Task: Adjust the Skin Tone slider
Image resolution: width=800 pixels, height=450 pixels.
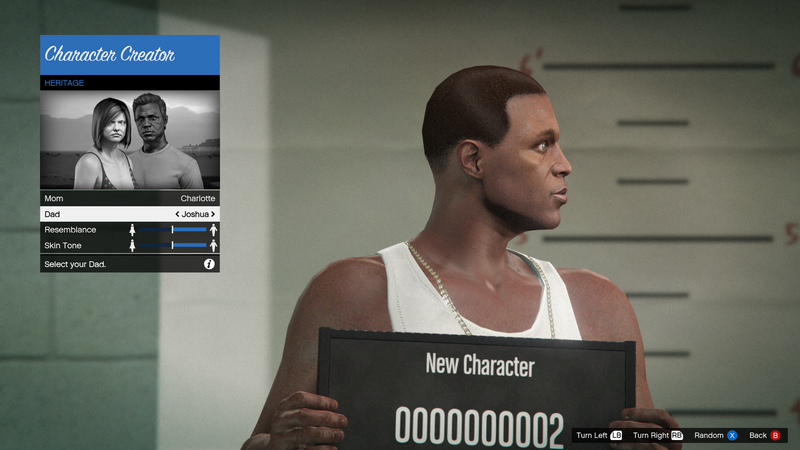Action: pos(173,245)
